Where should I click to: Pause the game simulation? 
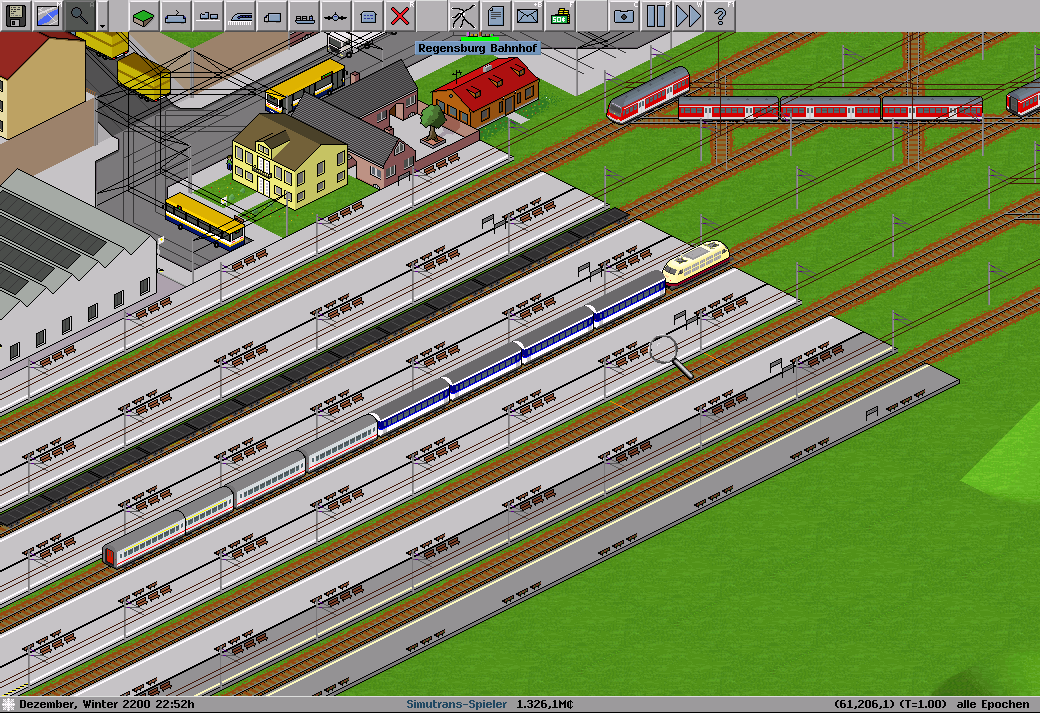(x=655, y=15)
